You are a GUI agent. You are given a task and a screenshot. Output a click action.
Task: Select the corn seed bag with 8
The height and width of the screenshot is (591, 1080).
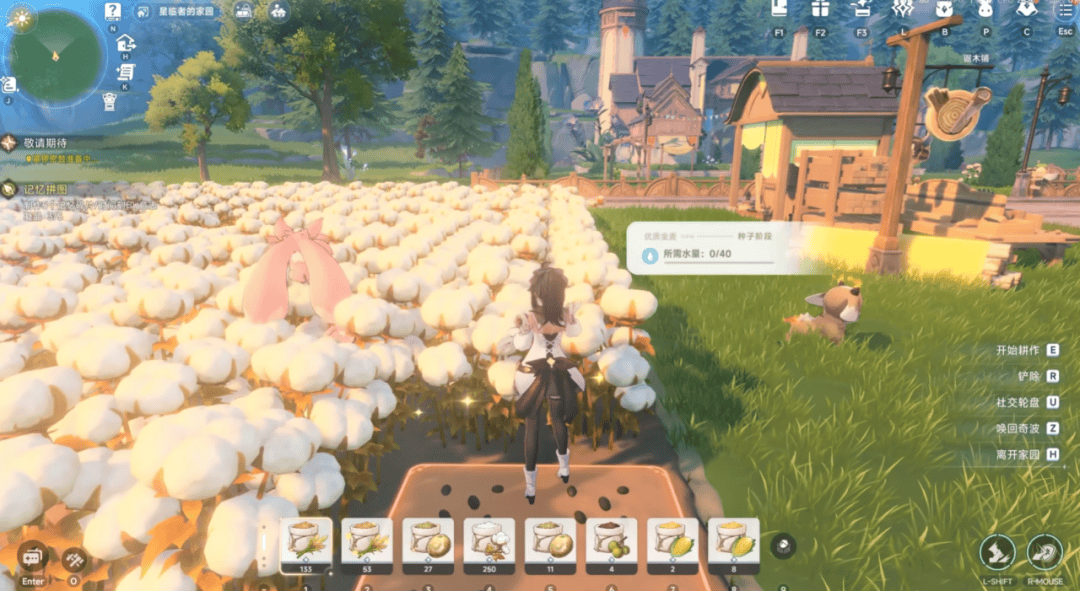pyautogui.click(x=733, y=541)
